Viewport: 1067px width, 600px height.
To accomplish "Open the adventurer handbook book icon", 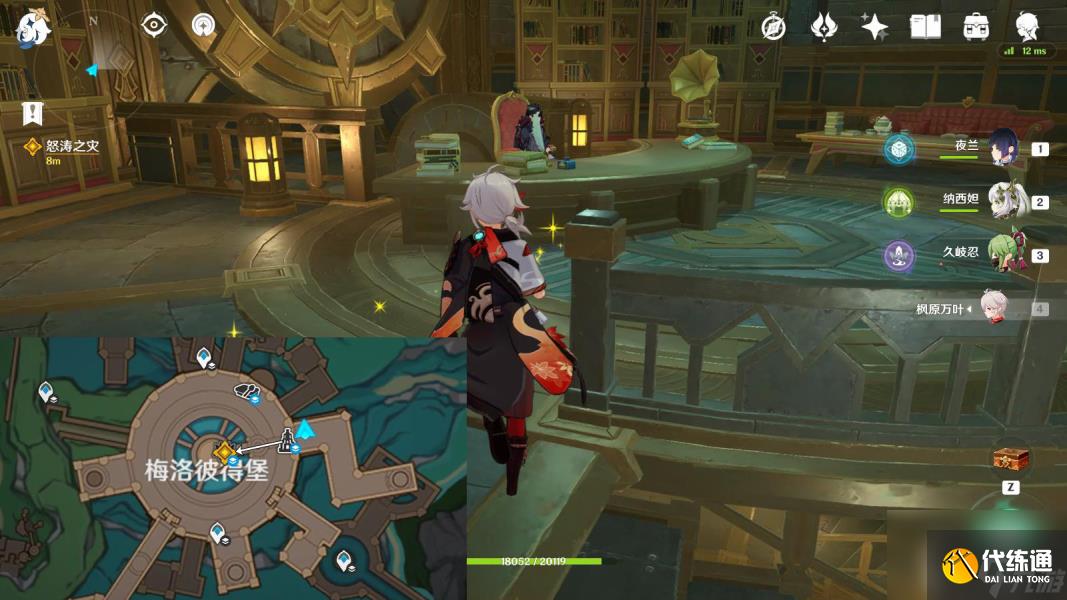I will 926,27.
